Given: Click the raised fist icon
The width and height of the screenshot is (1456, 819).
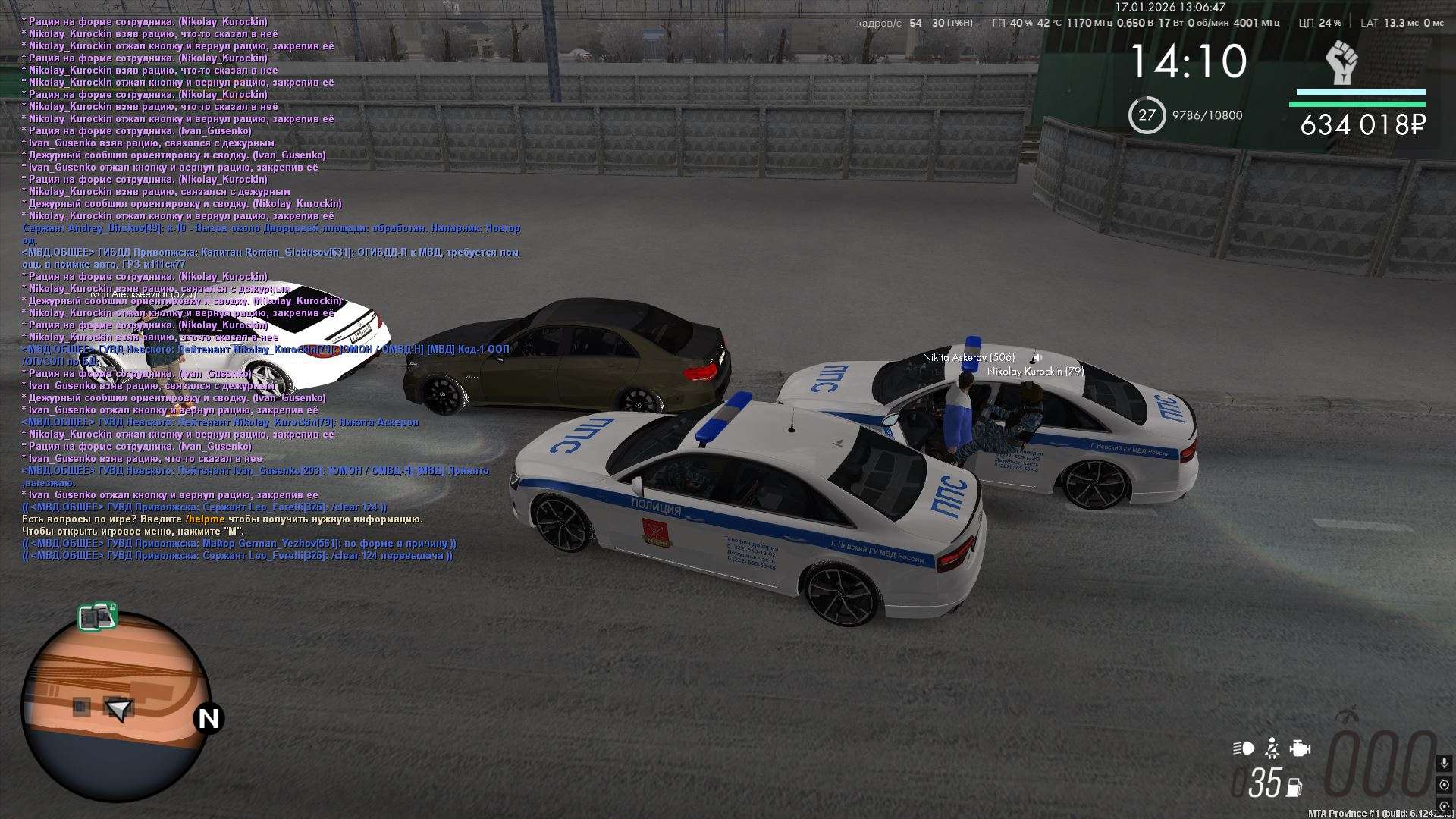Looking at the screenshot, I should (x=1341, y=63).
